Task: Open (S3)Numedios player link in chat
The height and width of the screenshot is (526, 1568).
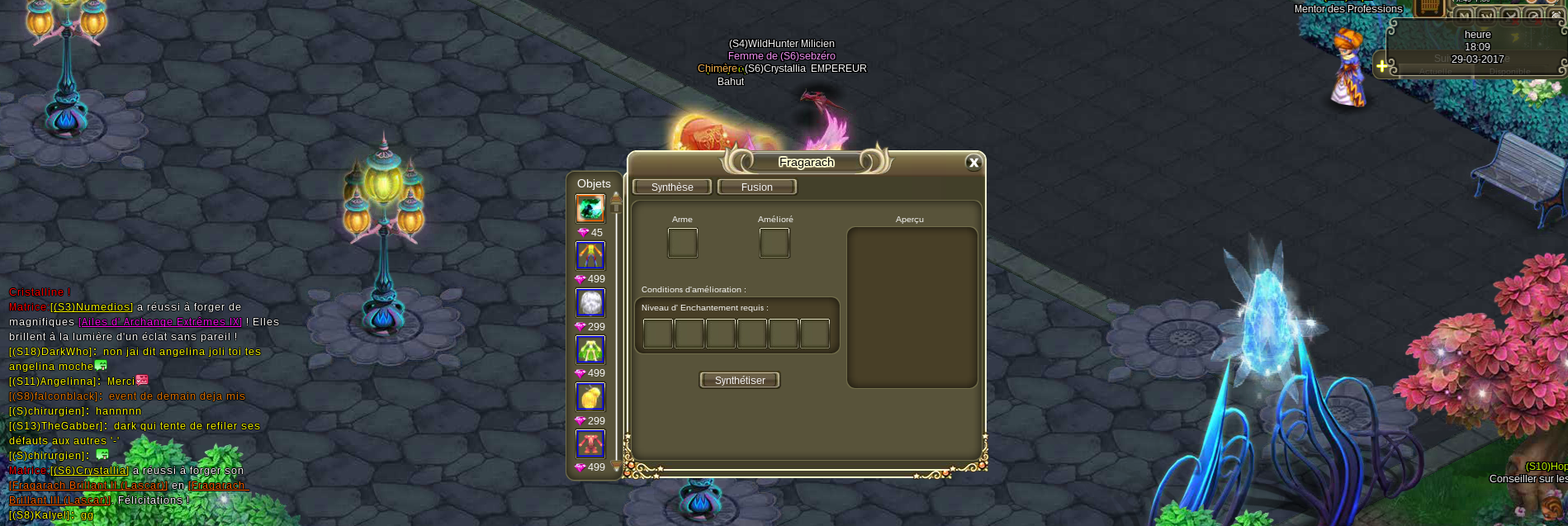Action: coord(92,307)
